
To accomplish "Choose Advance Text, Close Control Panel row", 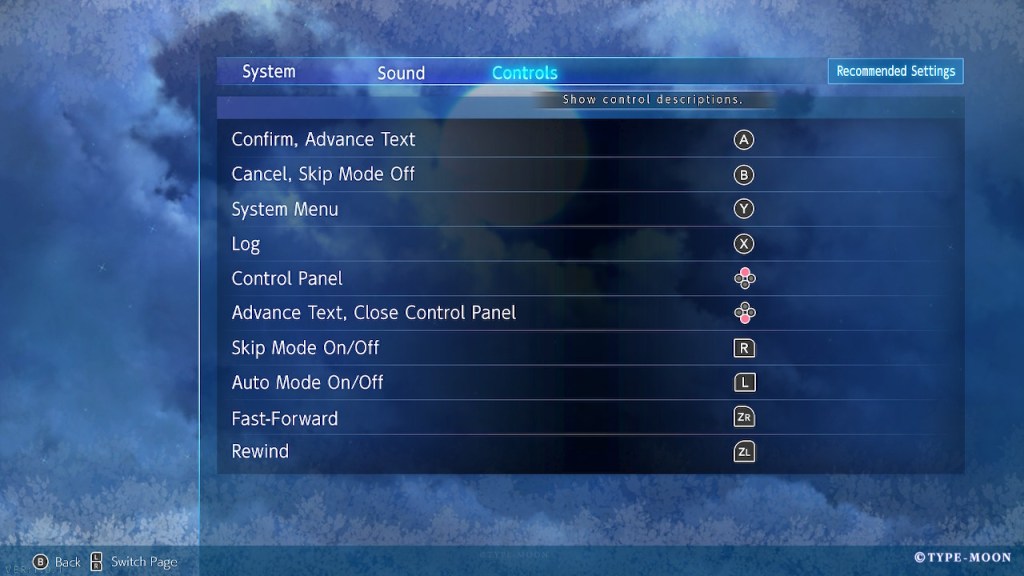I will click(x=590, y=313).
